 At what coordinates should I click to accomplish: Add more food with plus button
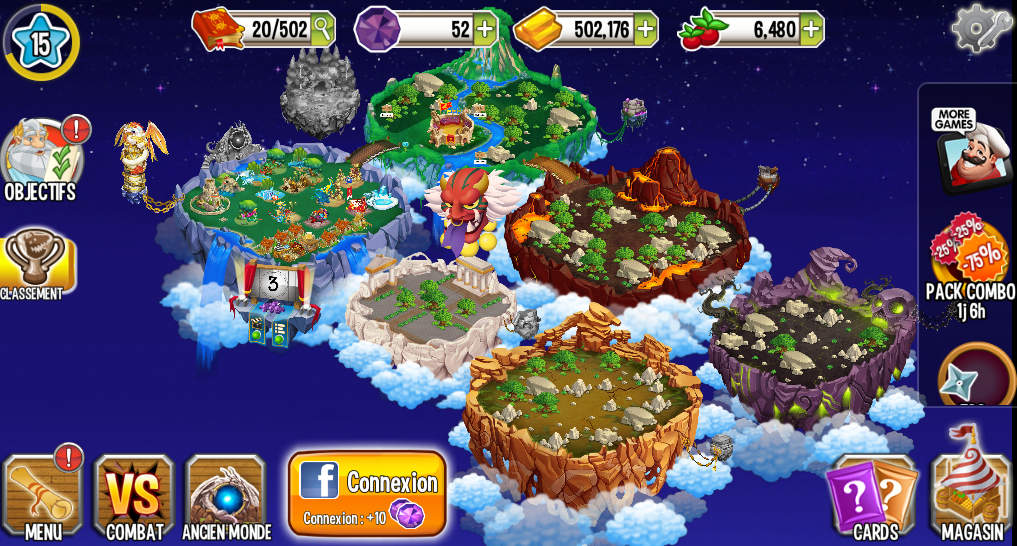tap(810, 29)
